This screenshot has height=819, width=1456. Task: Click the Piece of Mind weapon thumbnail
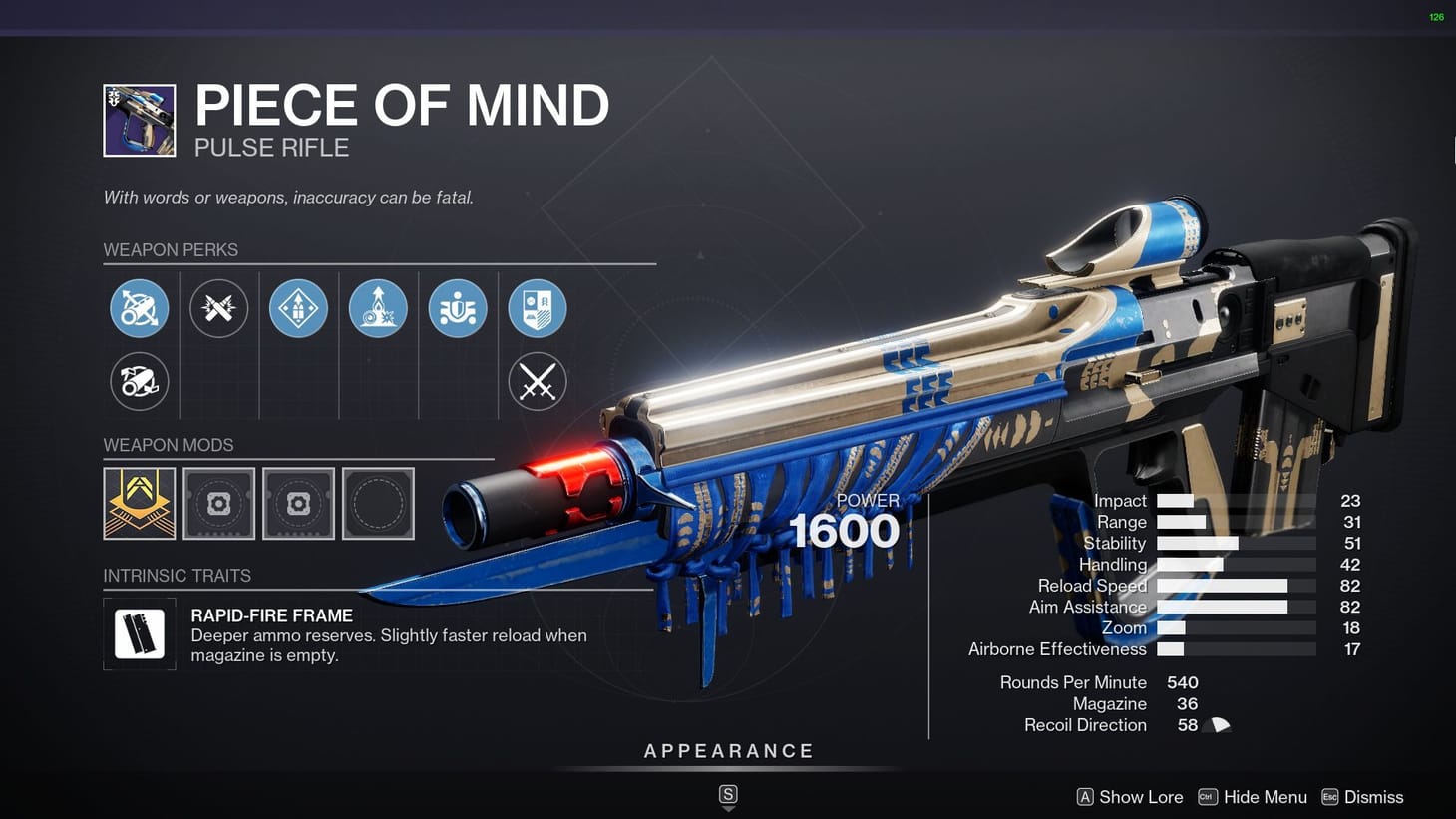pyautogui.click(x=138, y=119)
